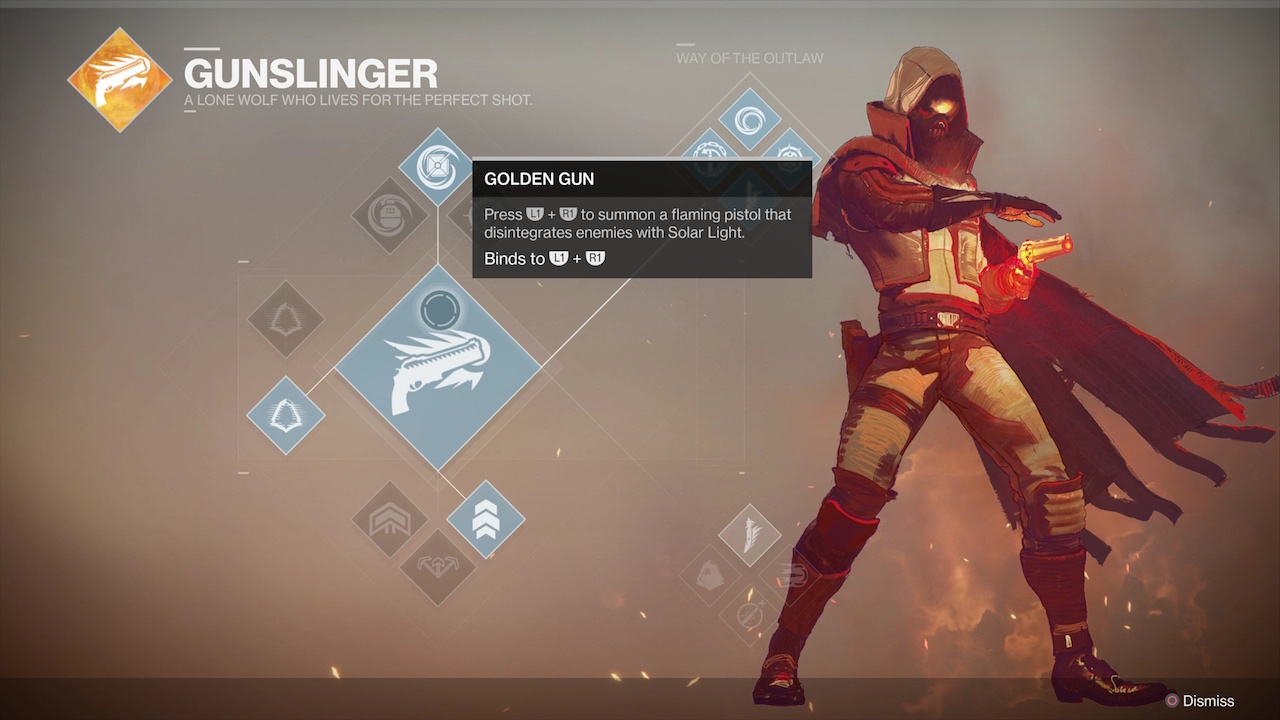The height and width of the screenshot is (720, 1280).
Task: Select the winged strafe jump node
Action: click(x=437, y=567)
